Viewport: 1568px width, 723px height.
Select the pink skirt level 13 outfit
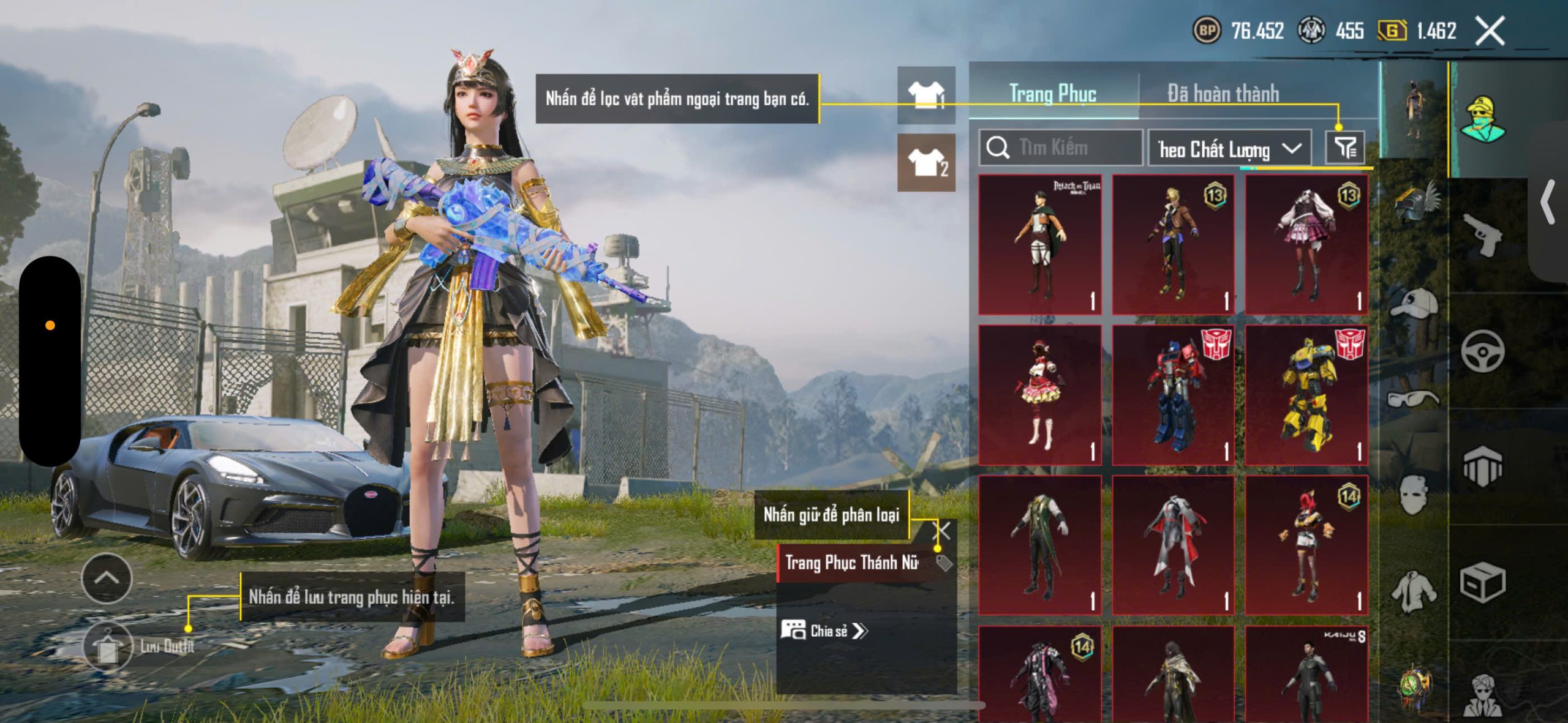tap(1306, 244)
